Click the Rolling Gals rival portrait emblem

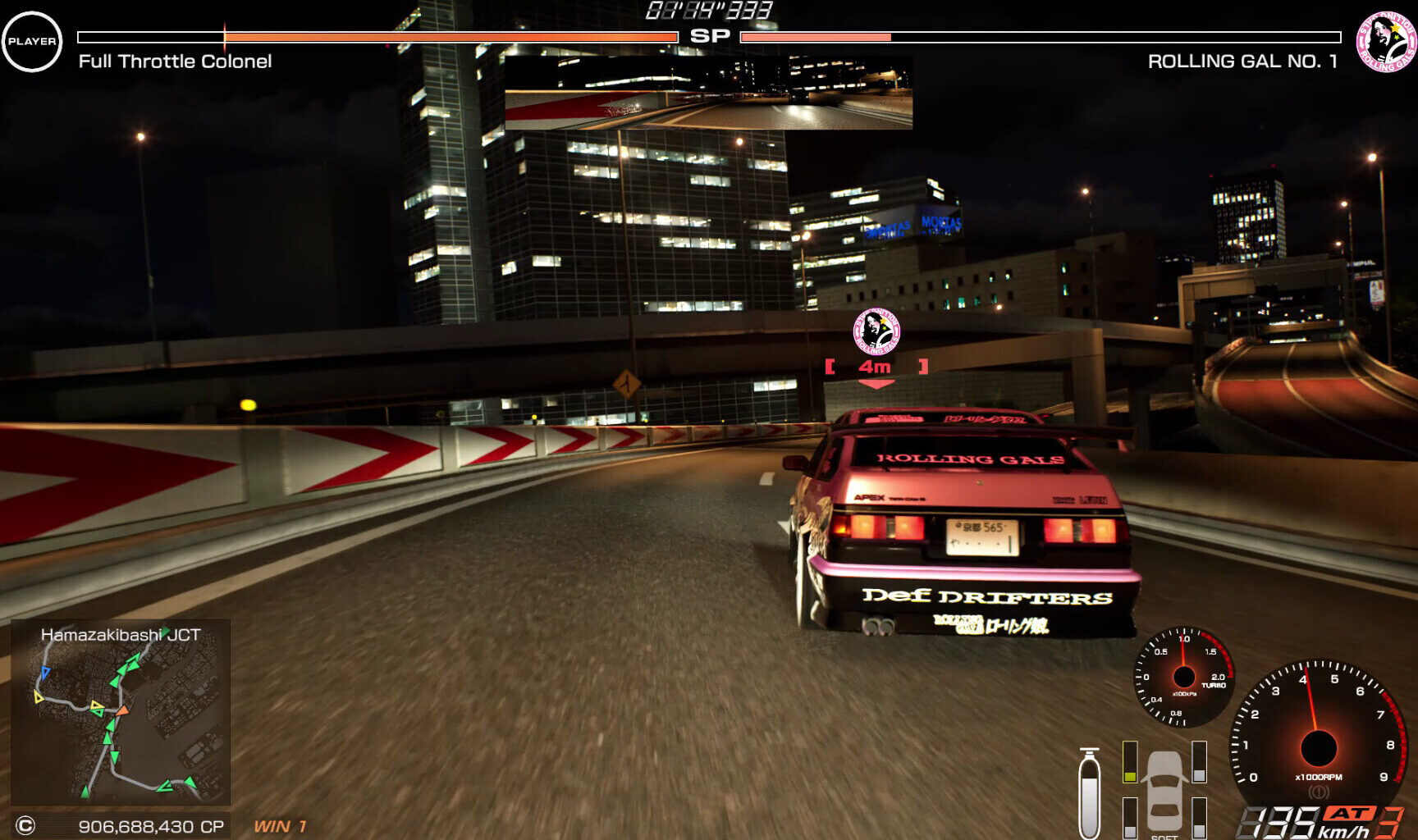[1386, 41]
